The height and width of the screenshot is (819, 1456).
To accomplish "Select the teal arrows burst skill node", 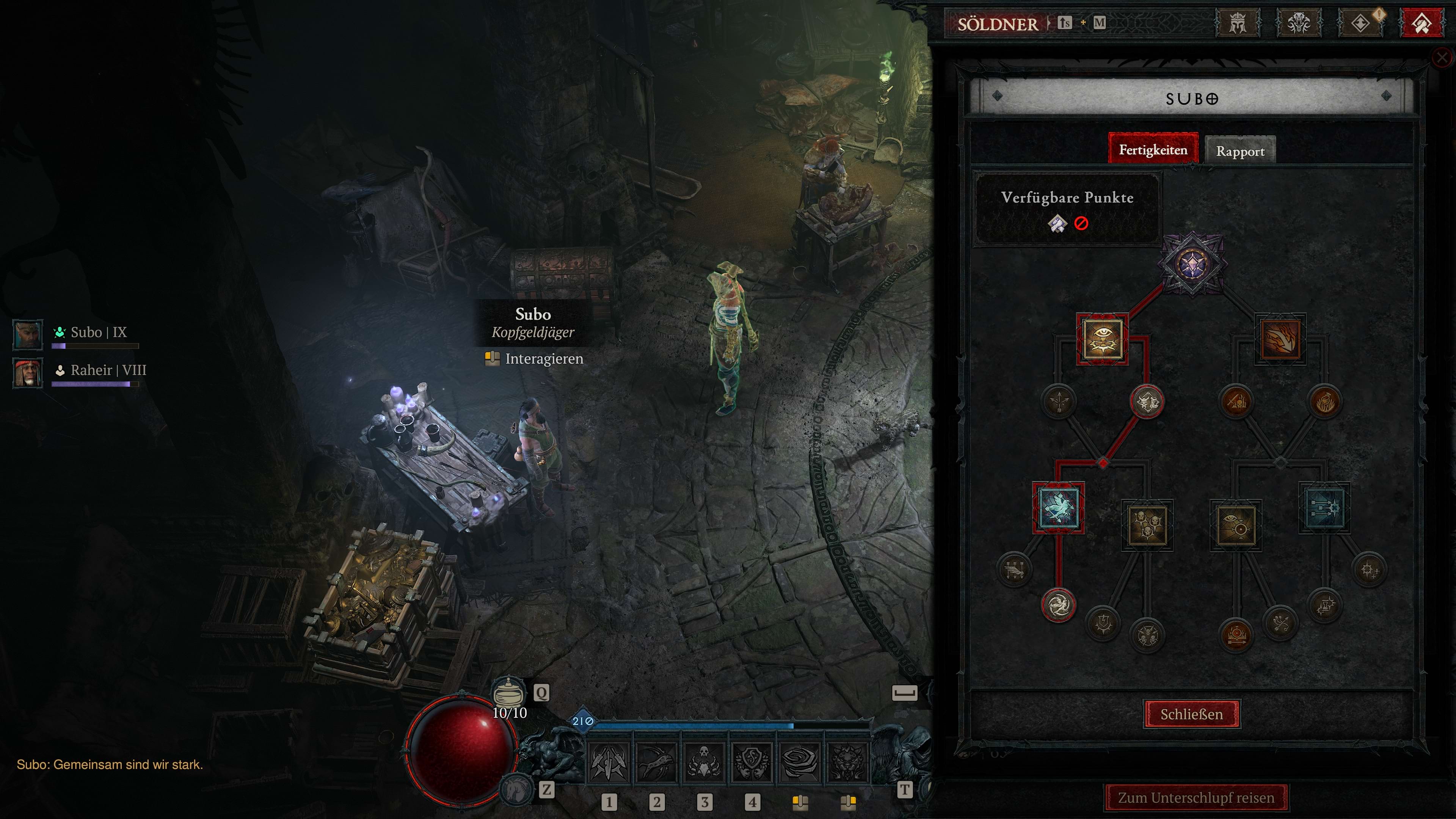I will pyautogui.click(x=1324, y=508).
